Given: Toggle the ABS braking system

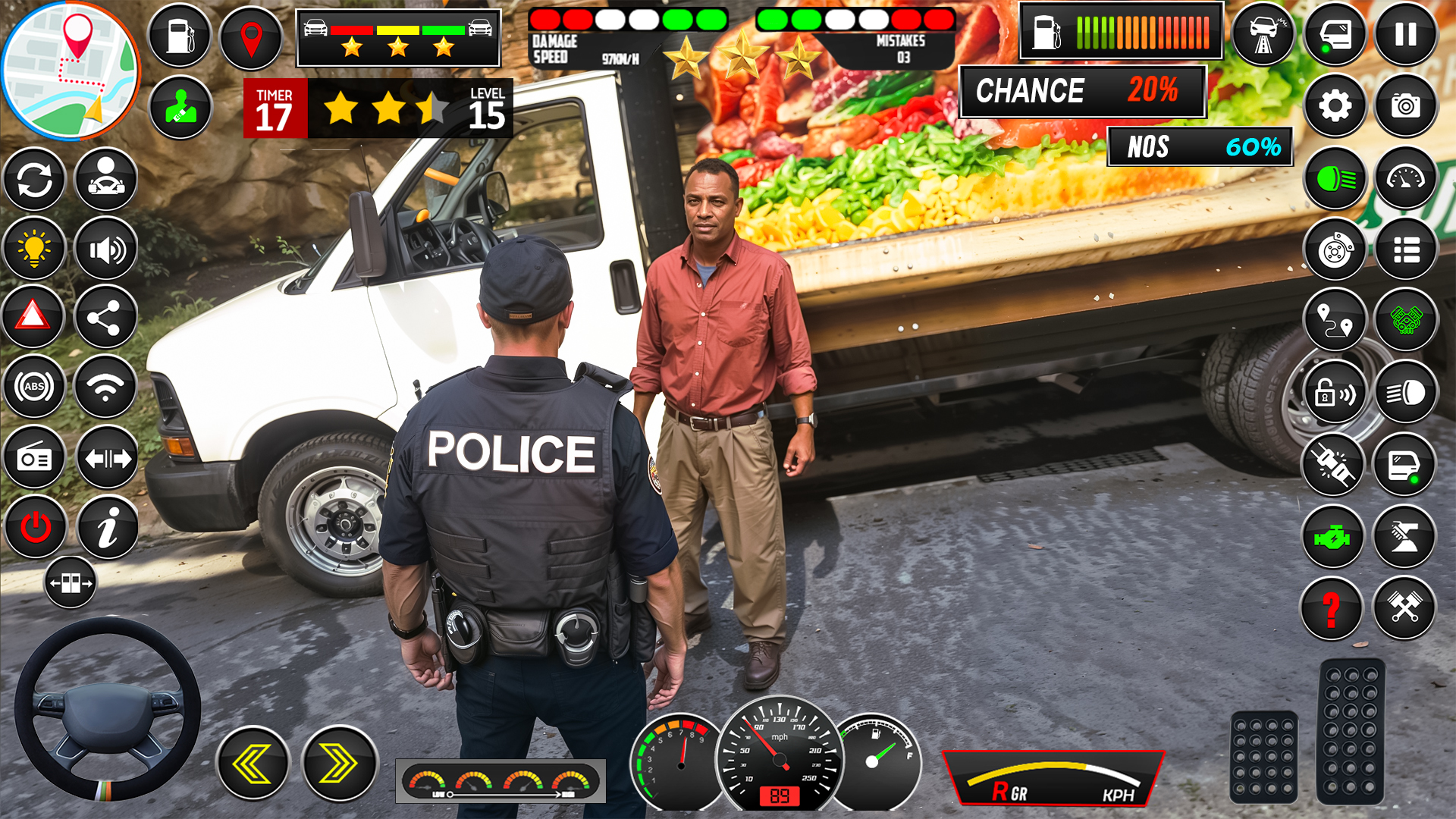Looking at the screenshot, I should tap(33, 388).
